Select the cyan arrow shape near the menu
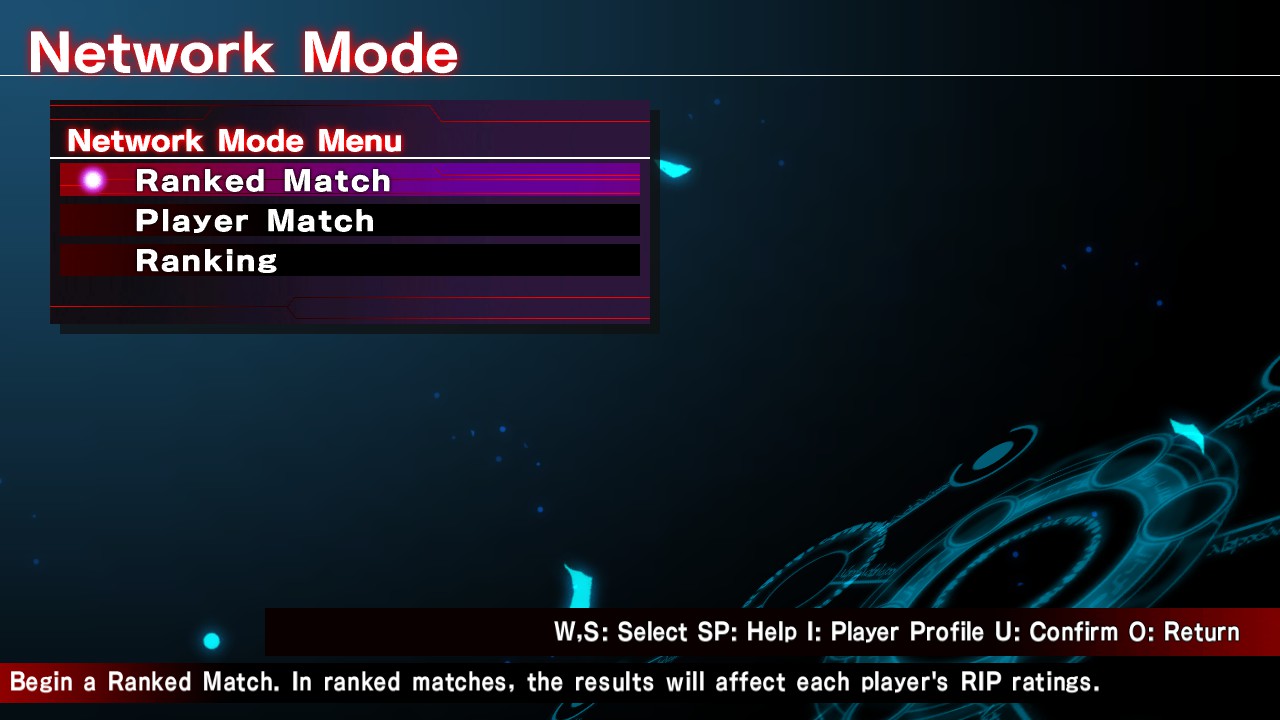The width and height of the screenshot is (1280, 720). (x=676, y=168)
